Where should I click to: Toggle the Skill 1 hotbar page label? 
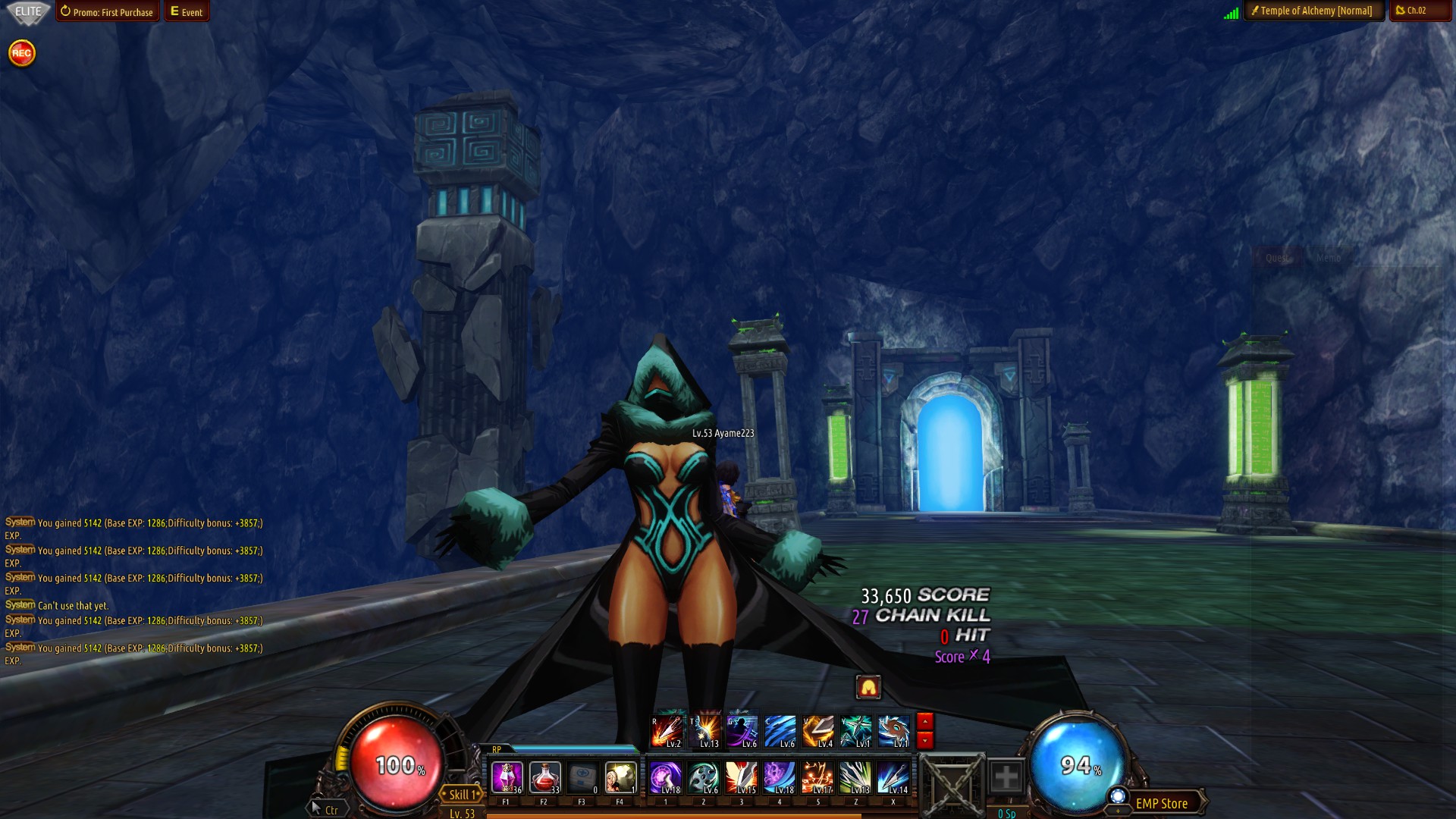[x=462, y=795]
